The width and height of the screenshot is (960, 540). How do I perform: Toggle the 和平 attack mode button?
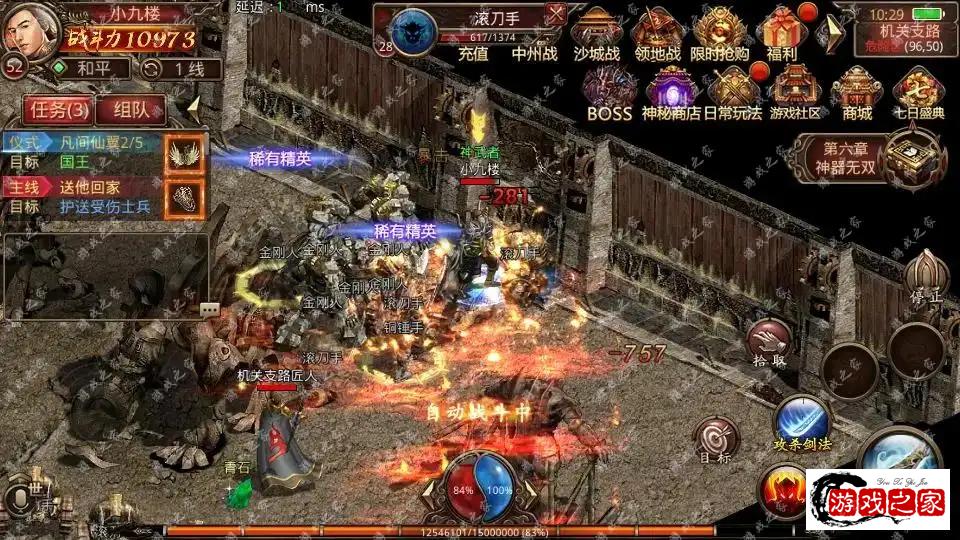pyautogui.click(x=91, y=68)
